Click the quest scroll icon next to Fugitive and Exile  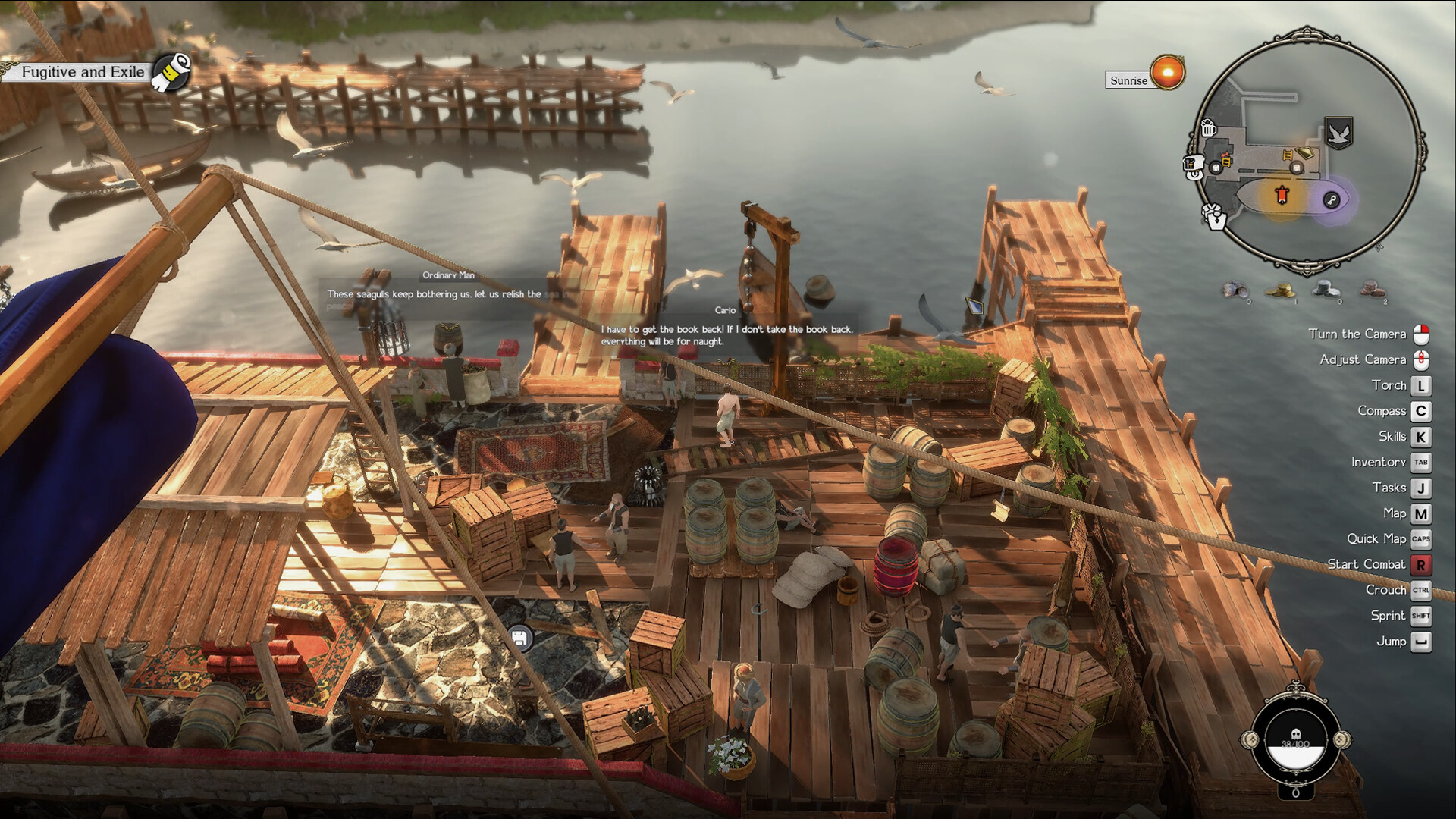tap(171, 74)
